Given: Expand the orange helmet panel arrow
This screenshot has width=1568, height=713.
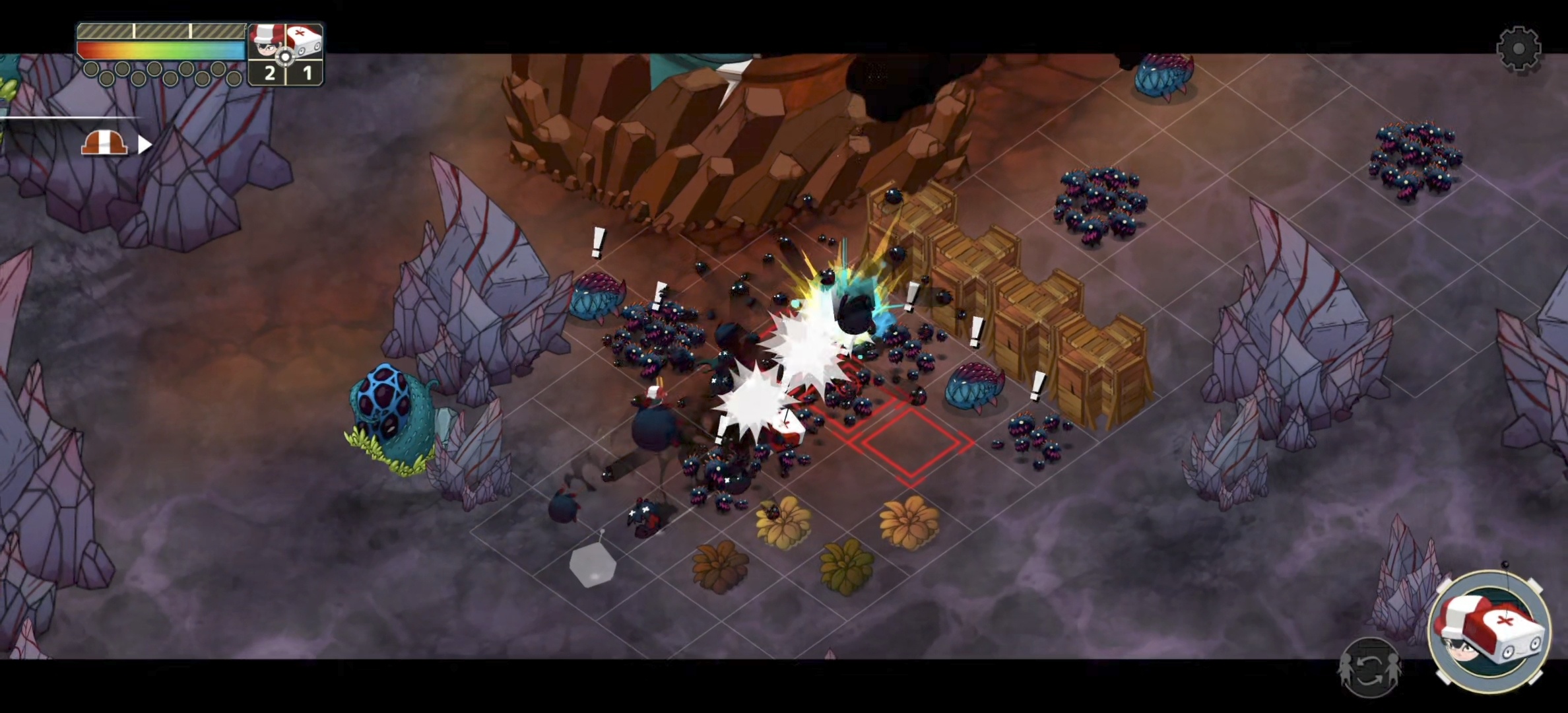Looking at the screenshot, I should tap(145, 144).
